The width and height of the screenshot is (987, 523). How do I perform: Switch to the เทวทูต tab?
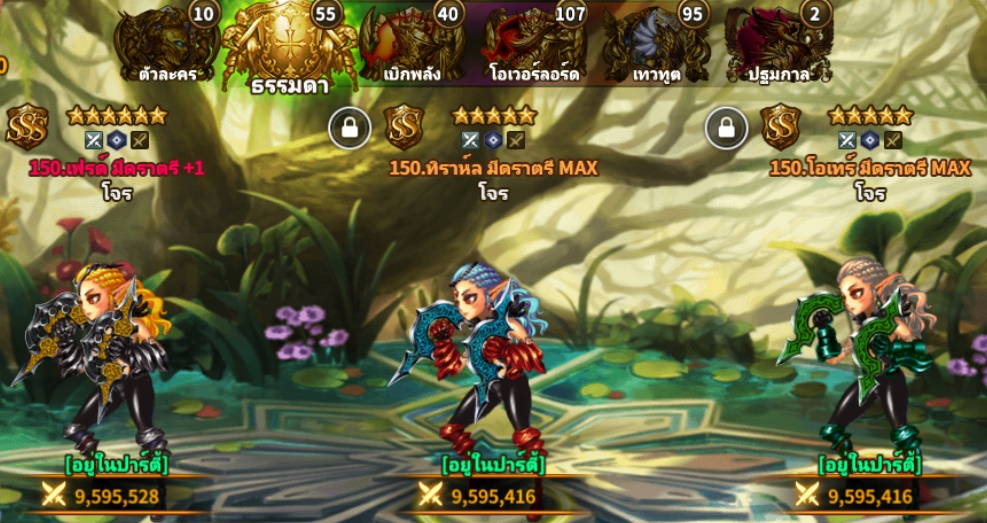tap(656, 46)
